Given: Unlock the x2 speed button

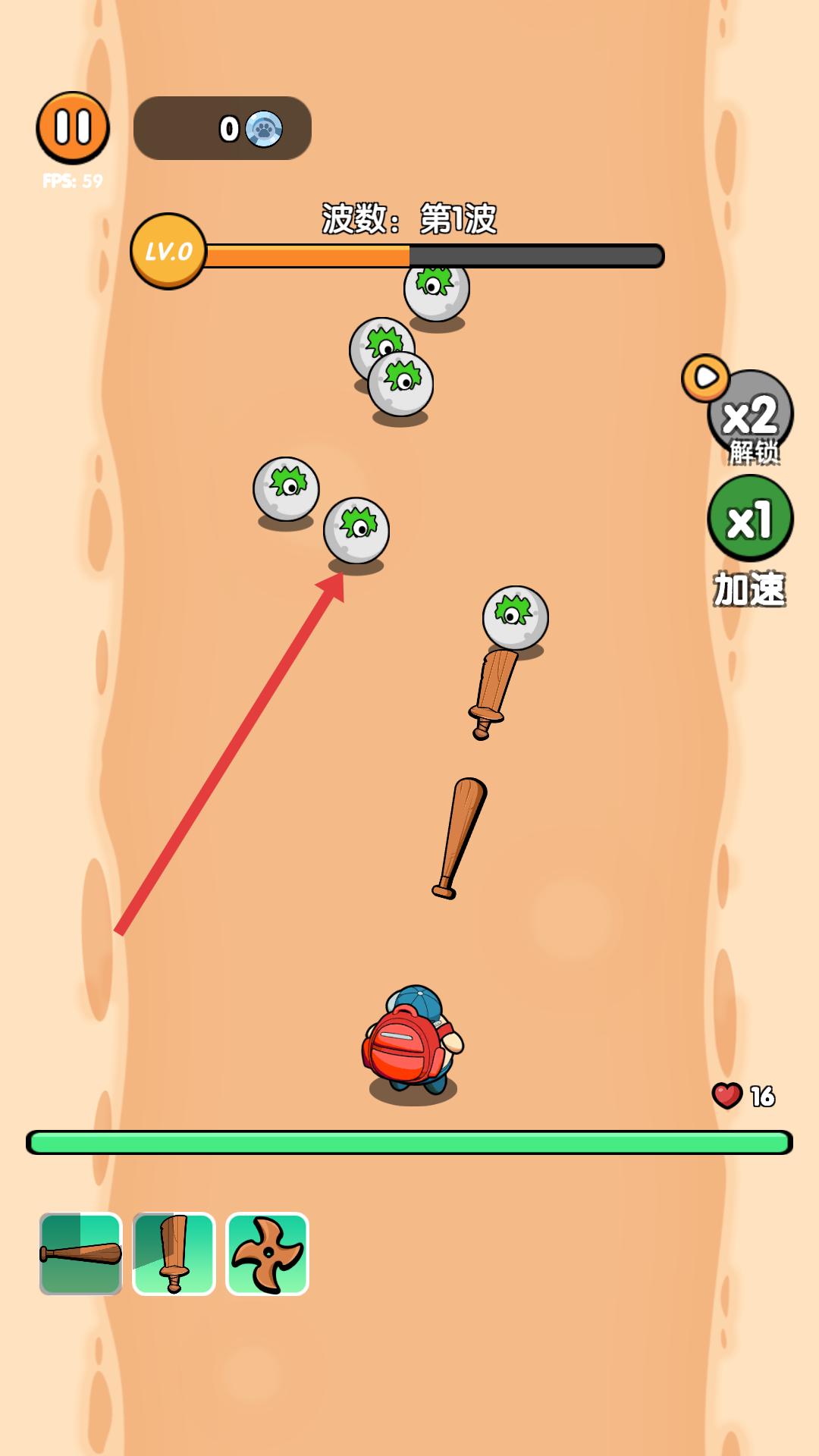Looking at the screenshot, I should point(749,414).
